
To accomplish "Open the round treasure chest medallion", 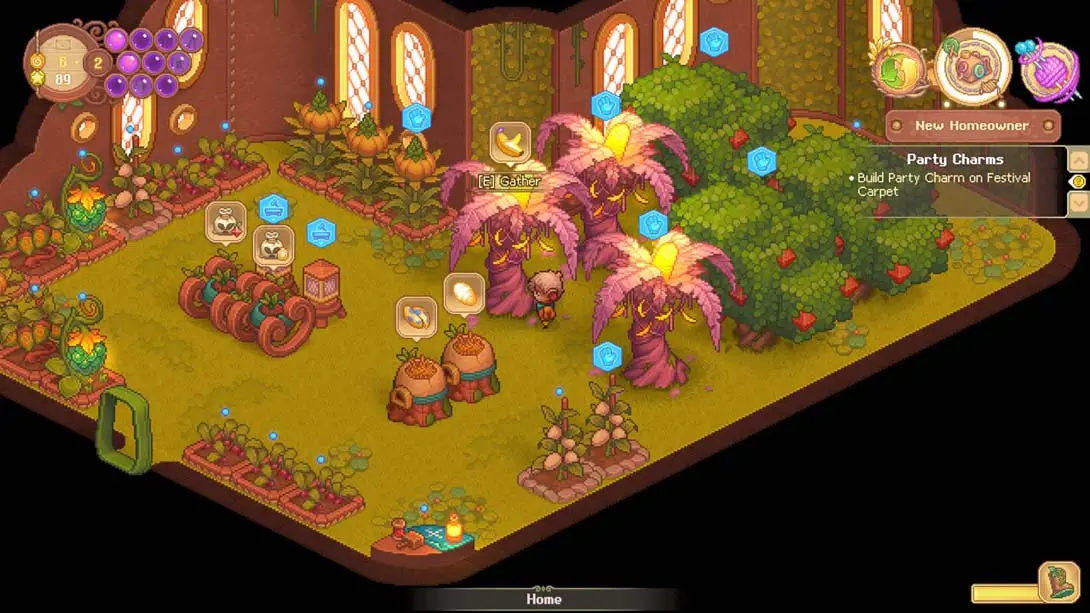I will [972, 68].
